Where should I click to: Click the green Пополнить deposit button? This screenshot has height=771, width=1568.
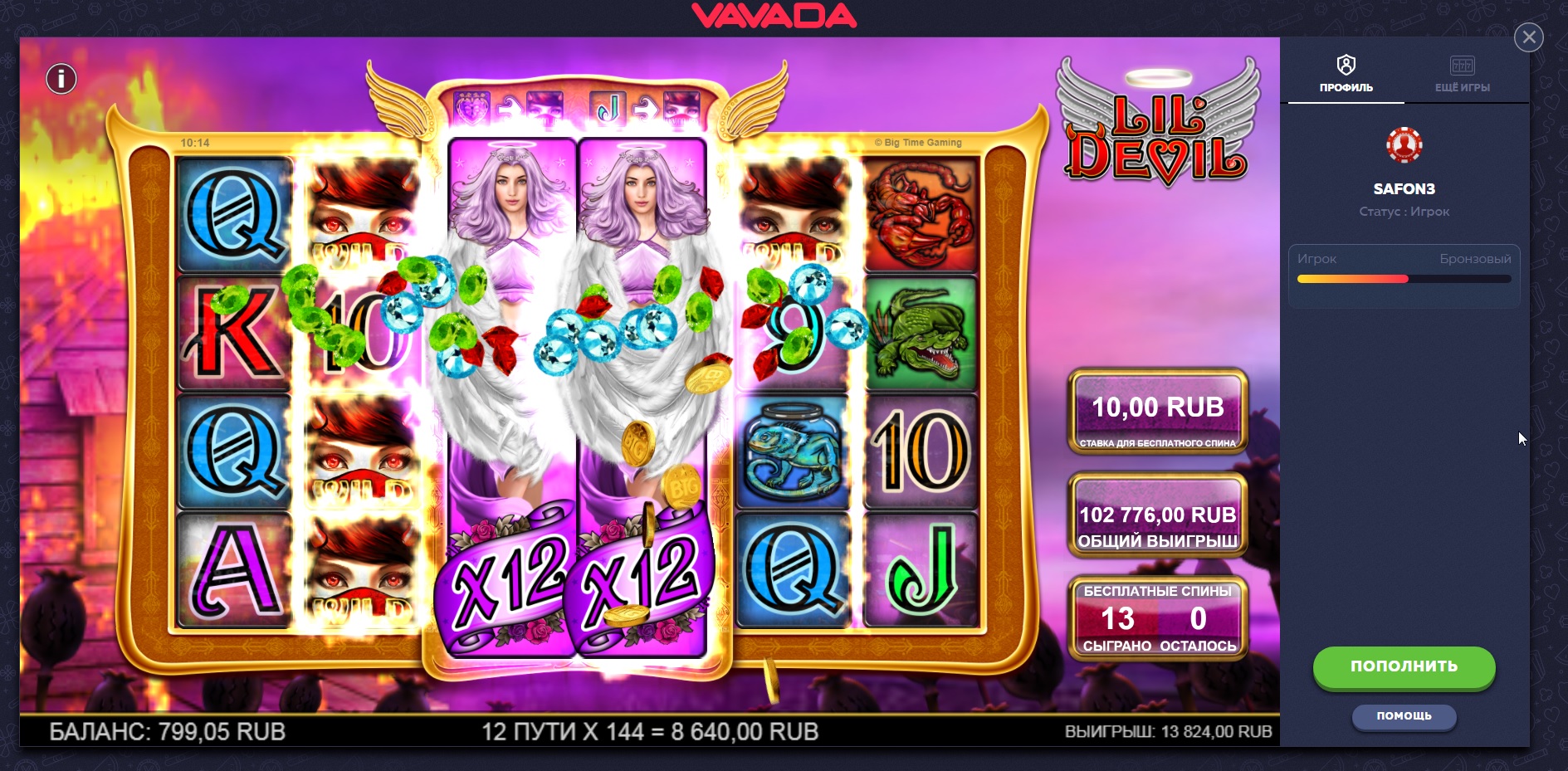pyautogui.click(x=1404, y=666)
